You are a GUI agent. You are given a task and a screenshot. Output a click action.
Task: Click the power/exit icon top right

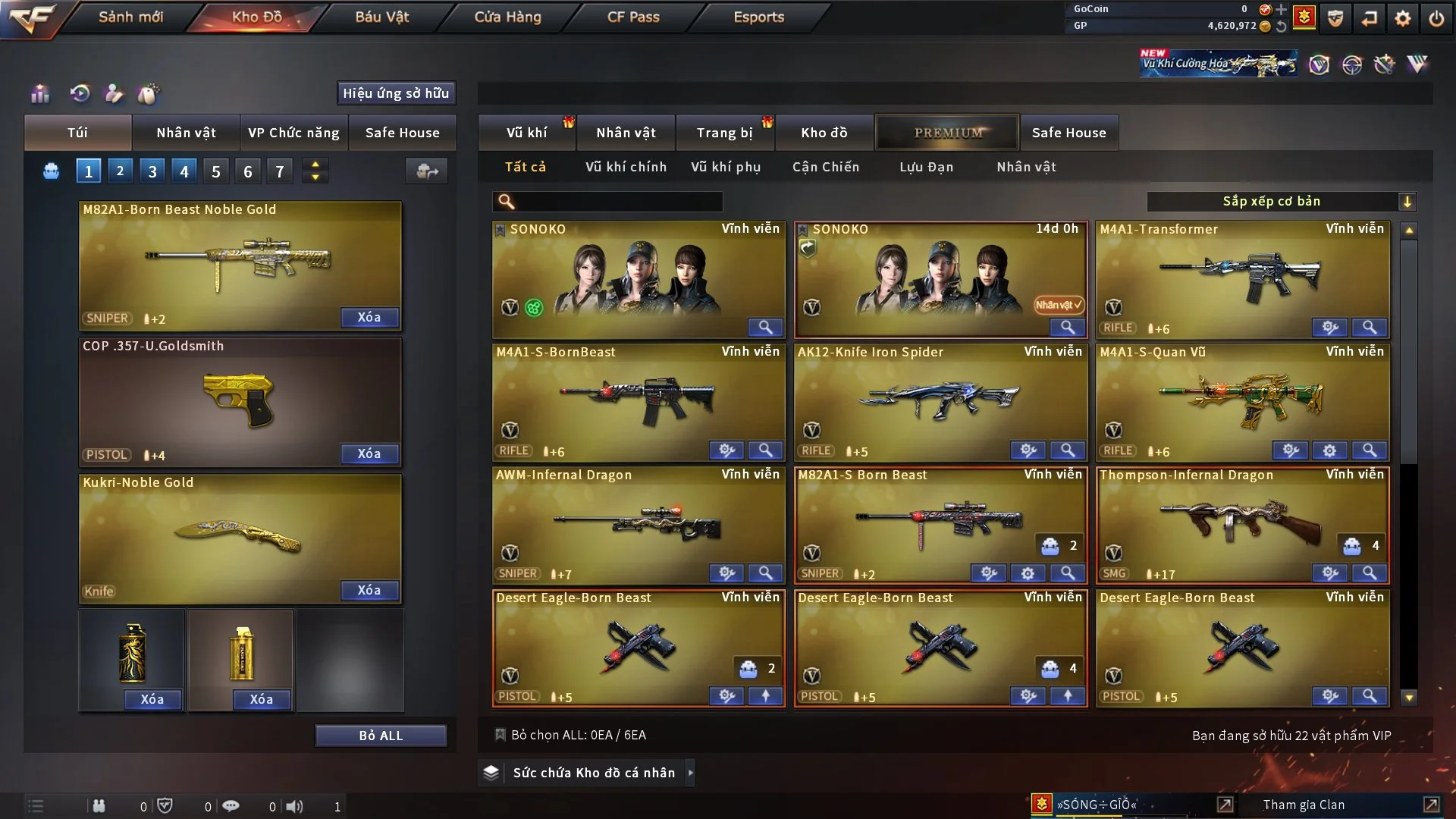1437,17
